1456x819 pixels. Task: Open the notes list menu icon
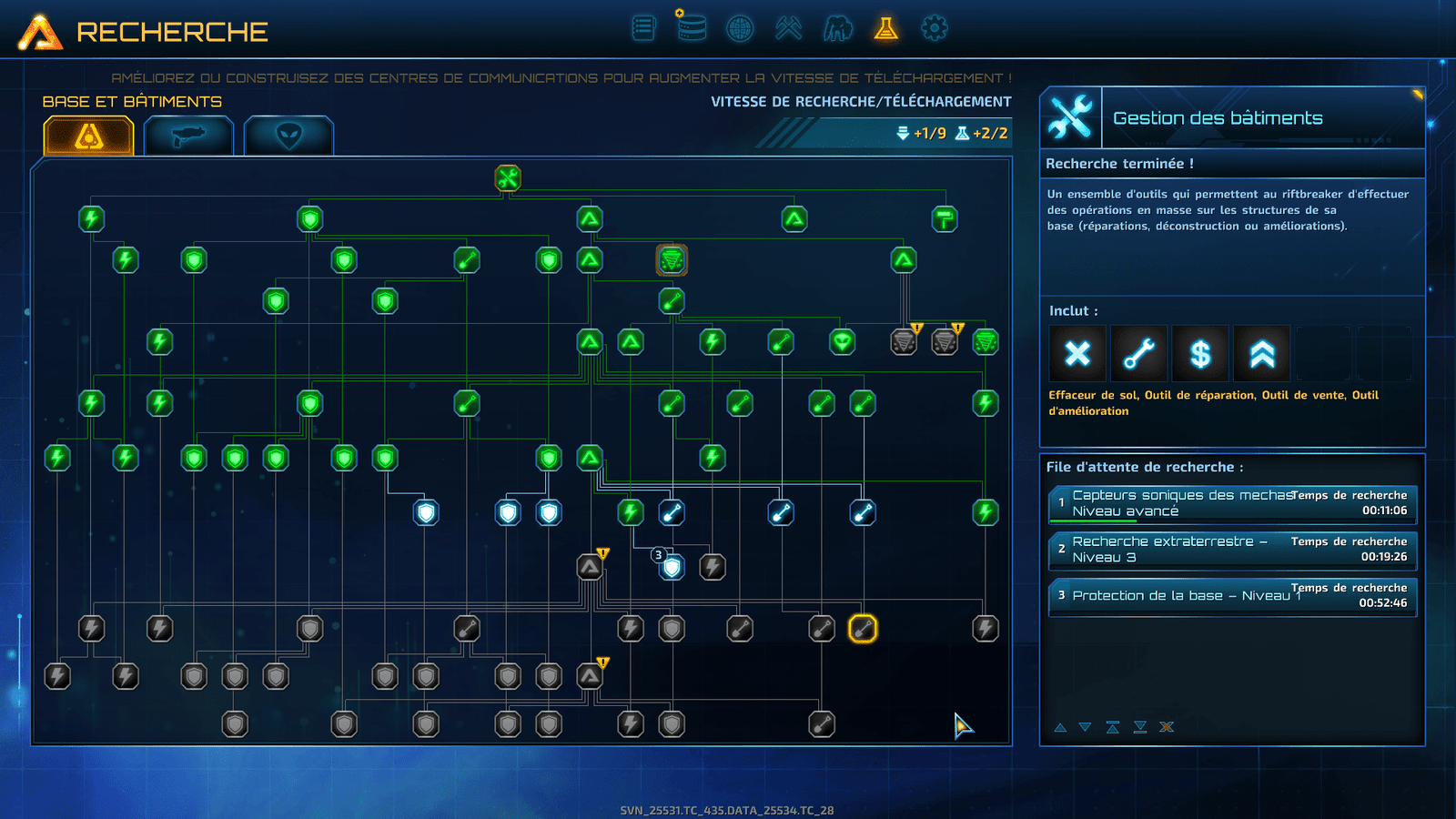[643, 28]
